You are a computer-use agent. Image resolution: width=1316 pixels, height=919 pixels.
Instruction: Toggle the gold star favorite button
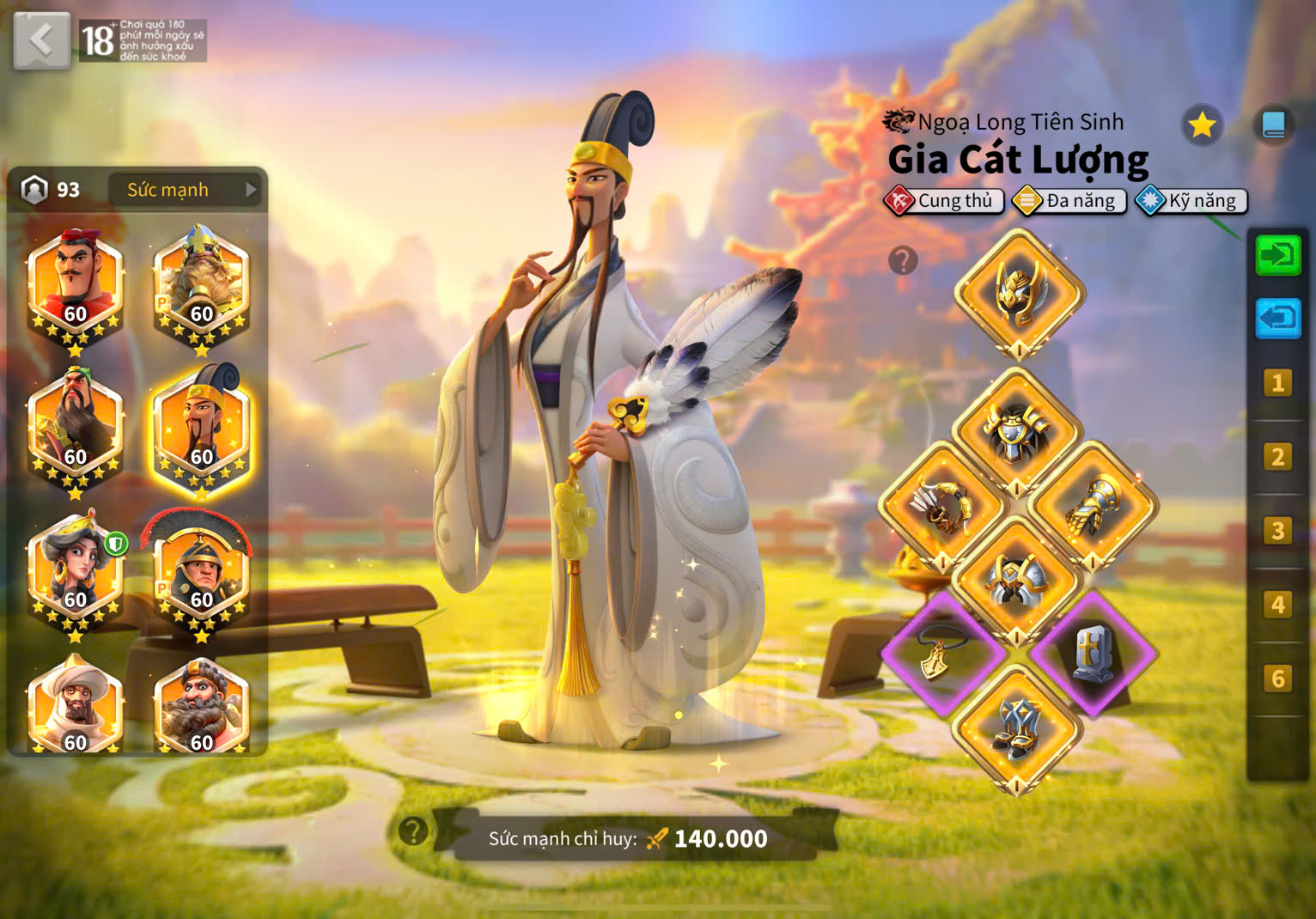pyautogui.click(x=1201, y=125)
